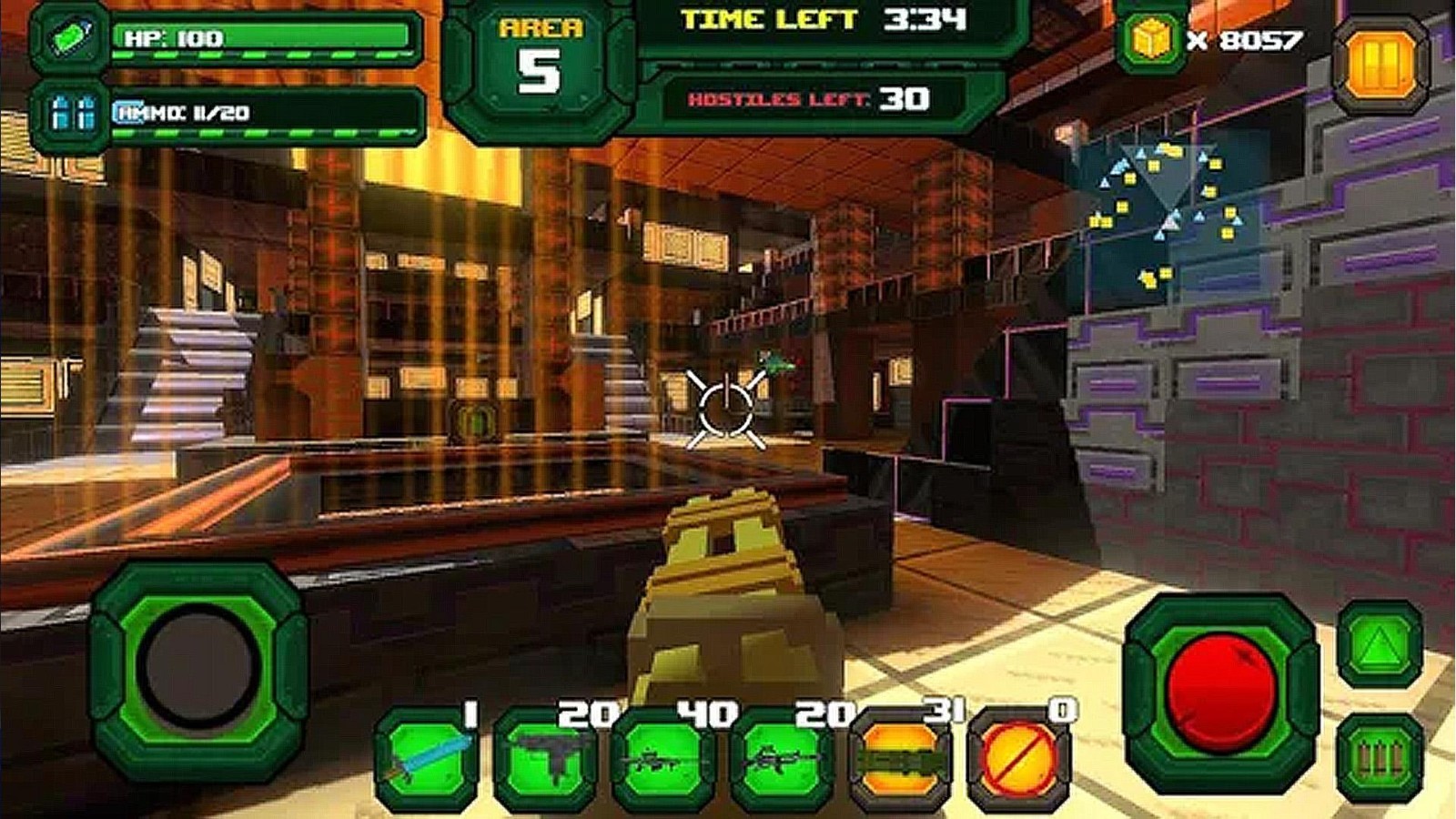
Task: Reload with the bullets button
Action: point(1380,757)
